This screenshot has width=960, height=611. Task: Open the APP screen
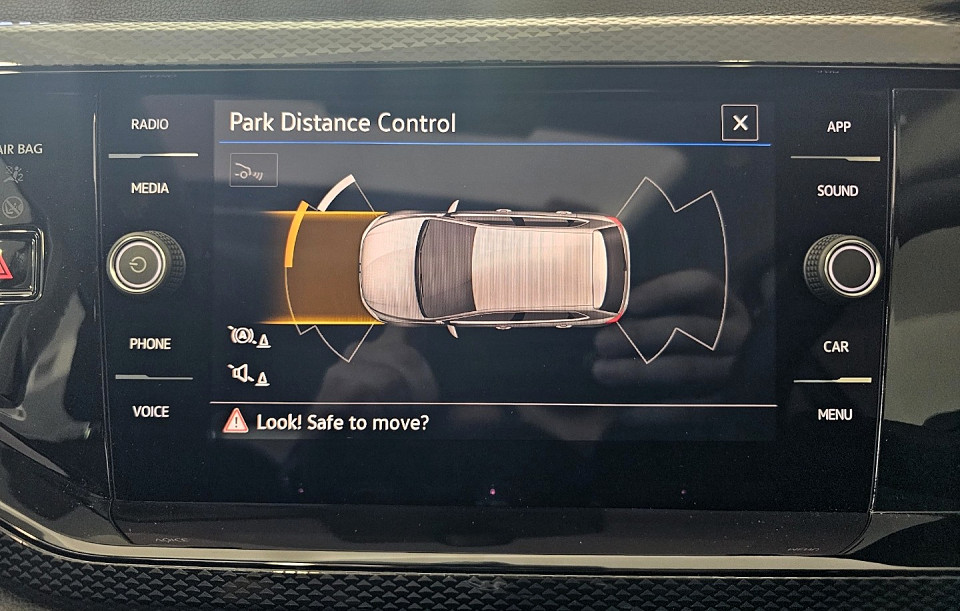click(x=838, y=127)
